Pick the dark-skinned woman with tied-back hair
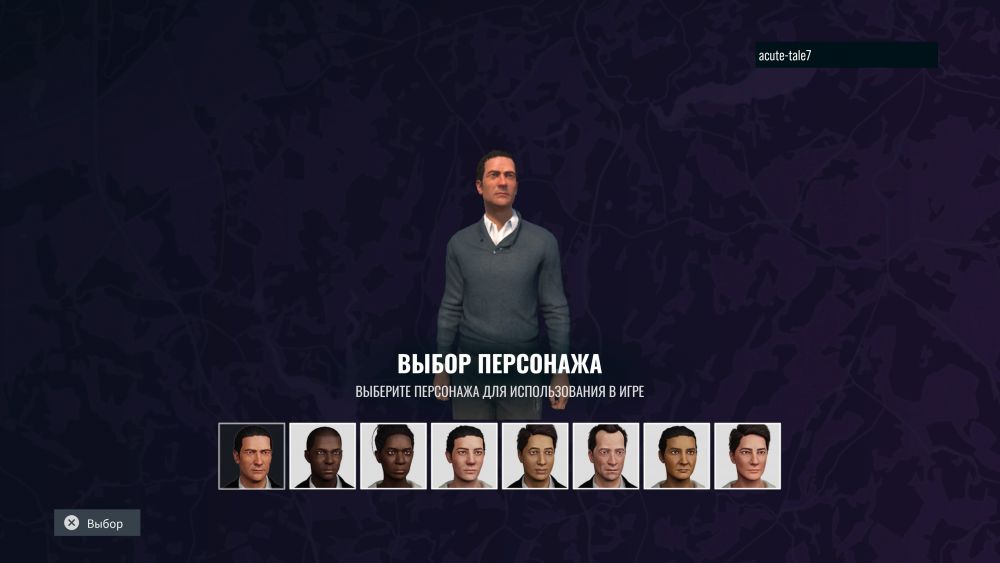The image size is (1000, 563). [394, 456]
